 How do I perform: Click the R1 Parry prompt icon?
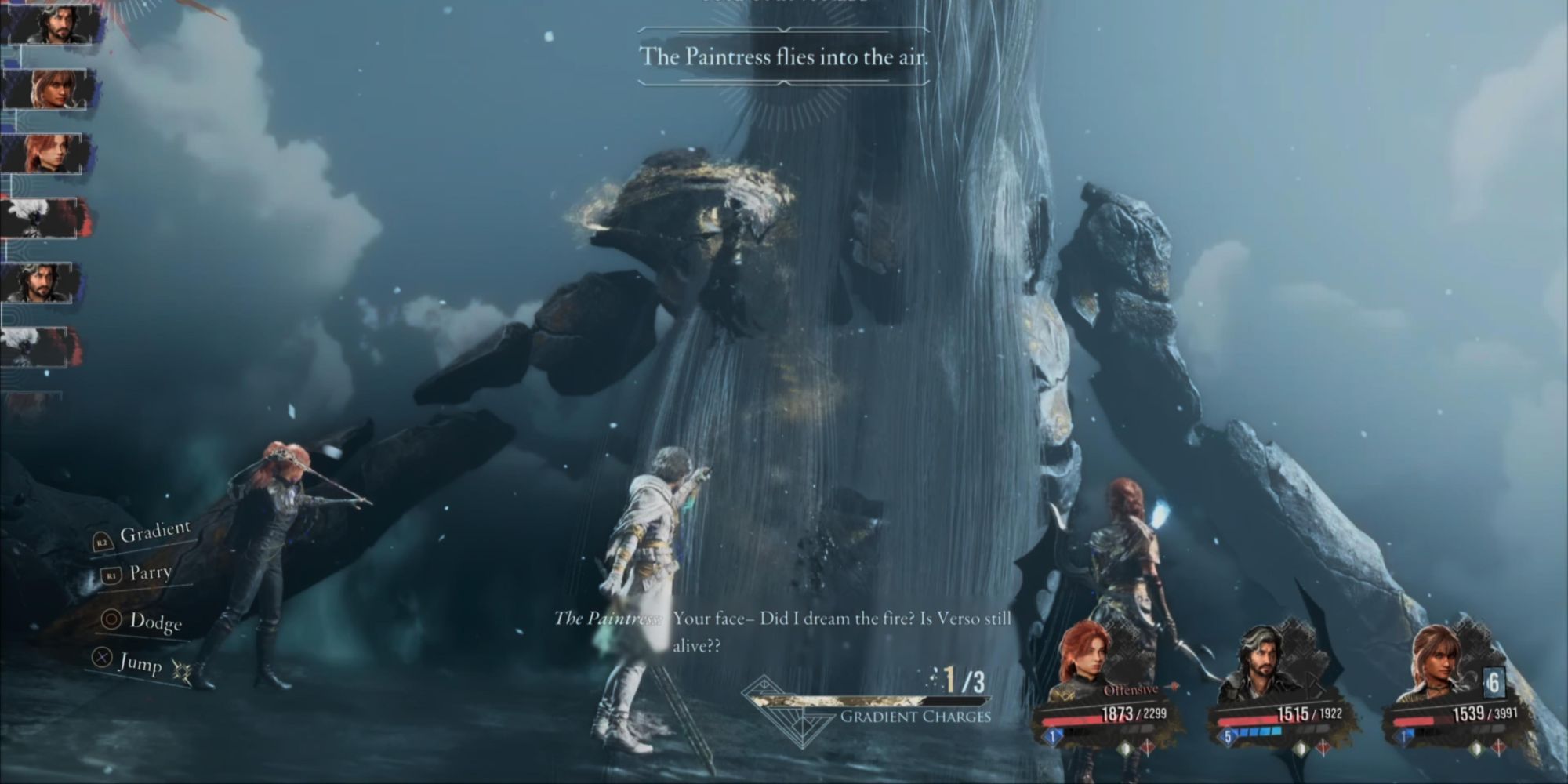[x=111, y=575]
